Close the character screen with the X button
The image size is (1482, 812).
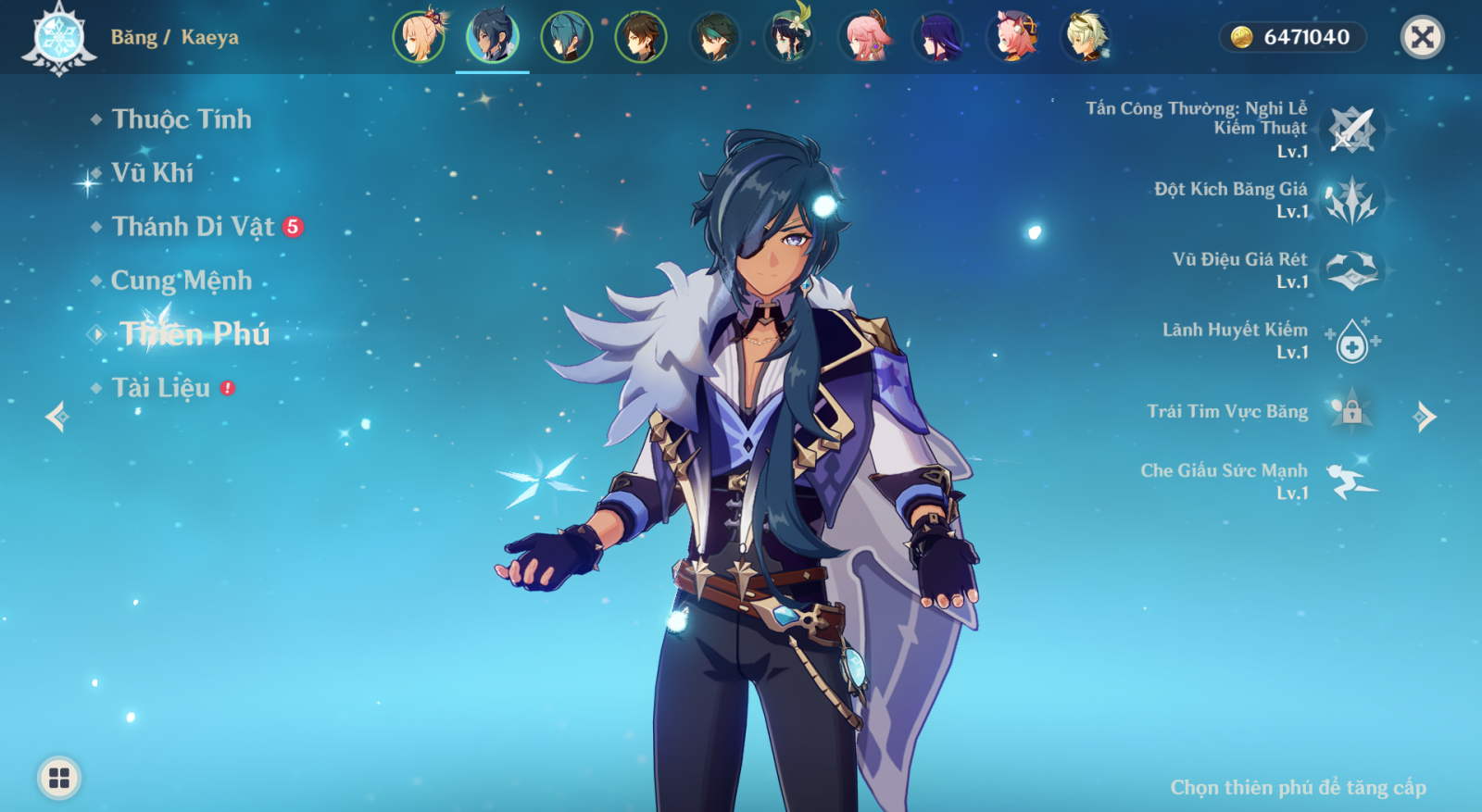click(x=1422, y=37)
